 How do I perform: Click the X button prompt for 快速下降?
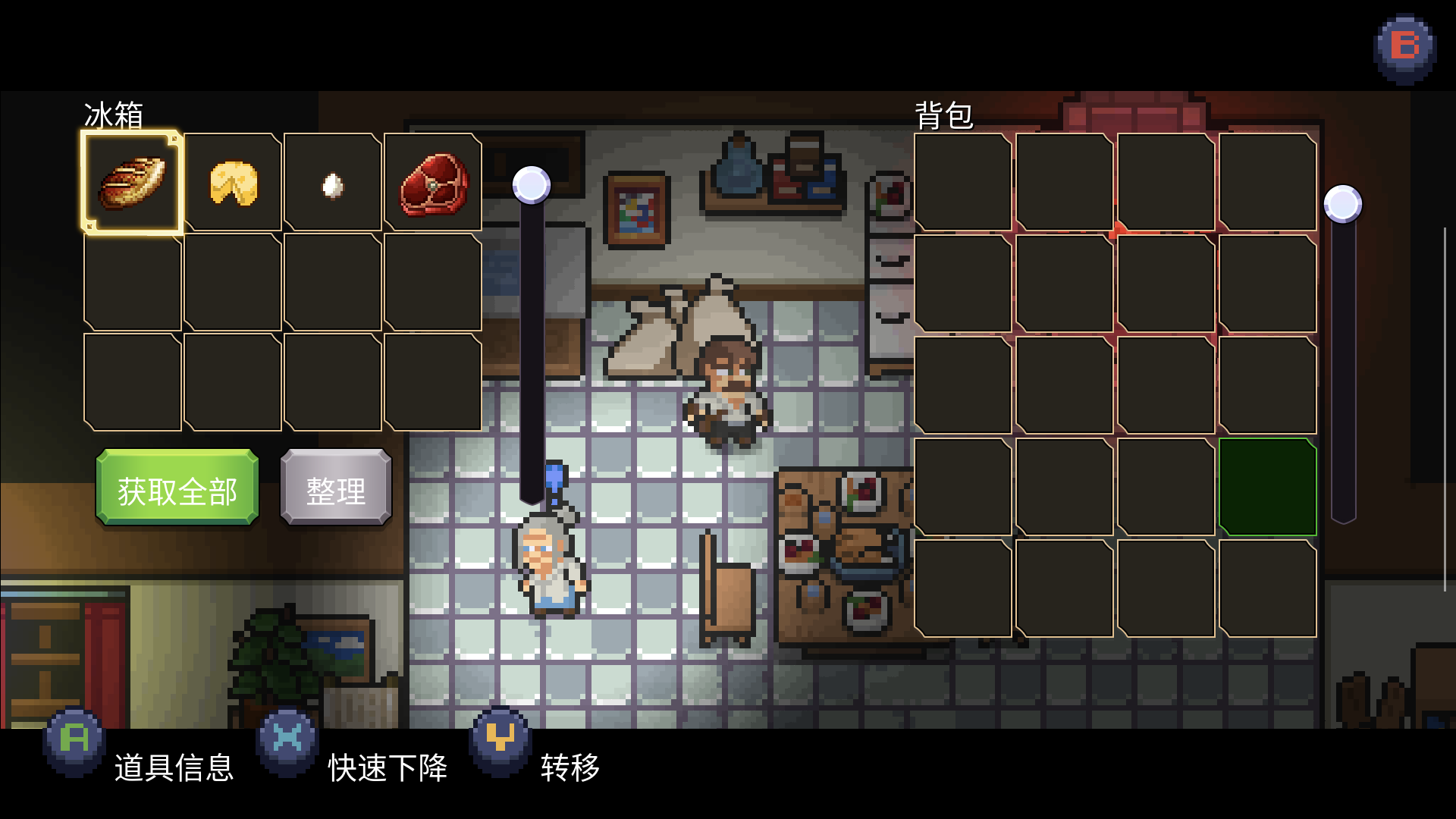(288, 739)
